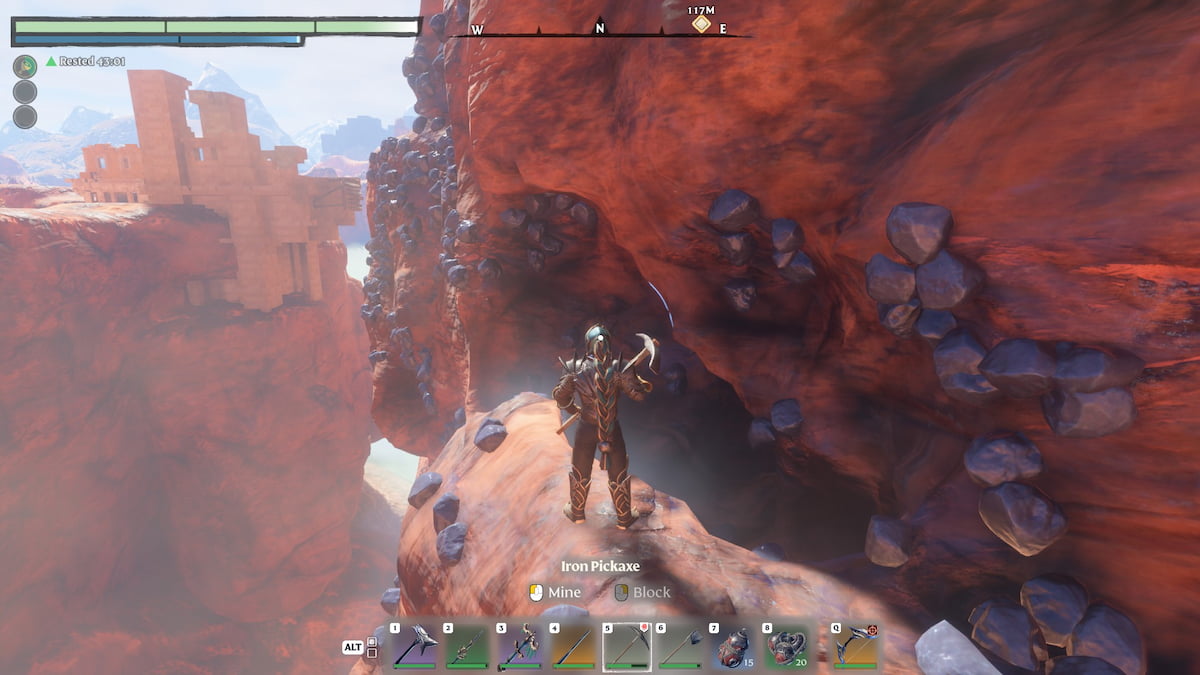This screenshot has height=675, width=1200.
Task: Click the compass quest marker showing 117M
Action: 702,22
